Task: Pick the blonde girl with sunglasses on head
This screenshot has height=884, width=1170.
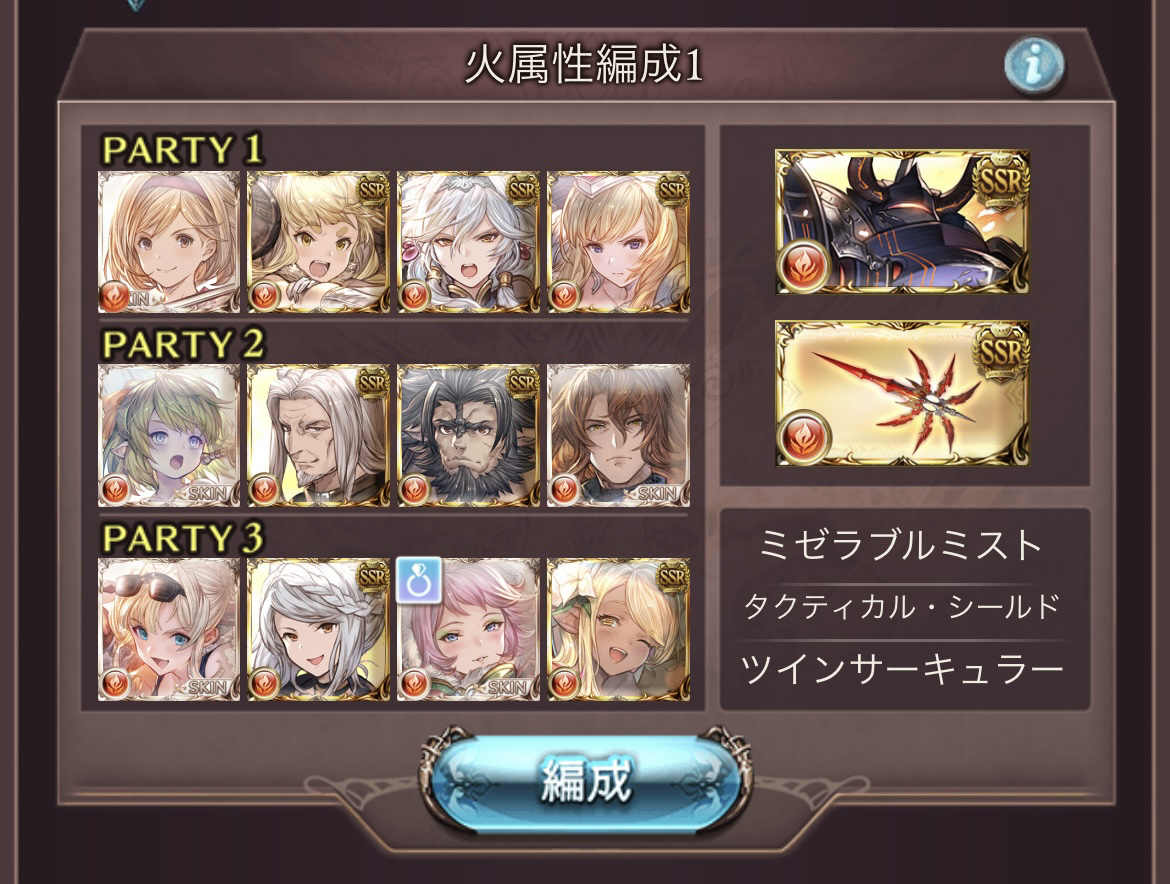Action: point(169,629)
